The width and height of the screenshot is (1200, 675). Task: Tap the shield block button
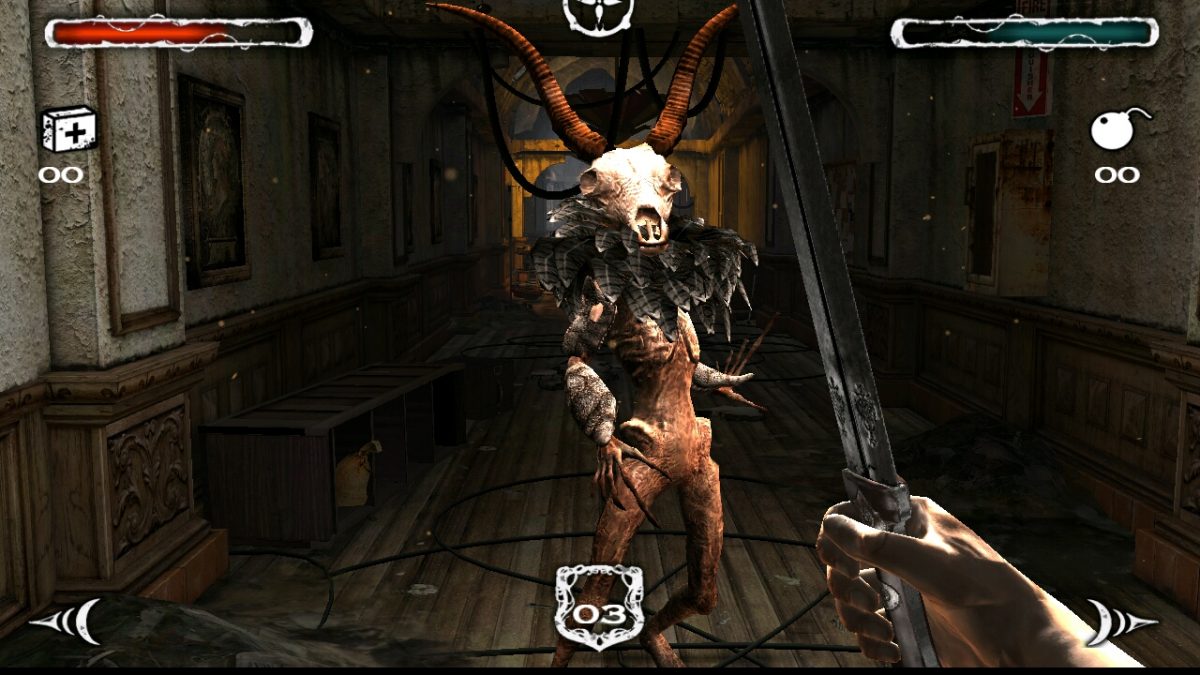tap(599, 606)
